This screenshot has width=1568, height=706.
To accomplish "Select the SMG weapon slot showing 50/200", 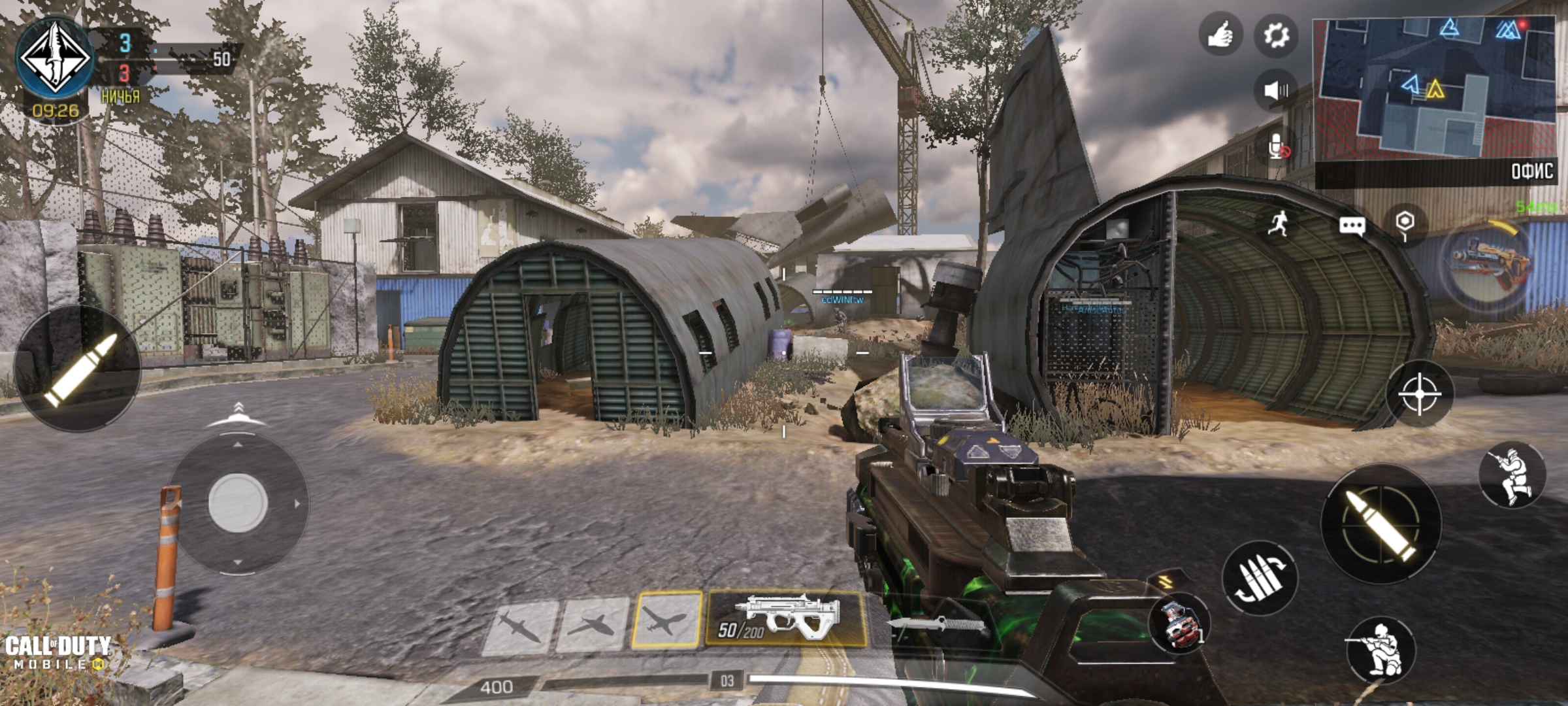I will pos(786,619).
